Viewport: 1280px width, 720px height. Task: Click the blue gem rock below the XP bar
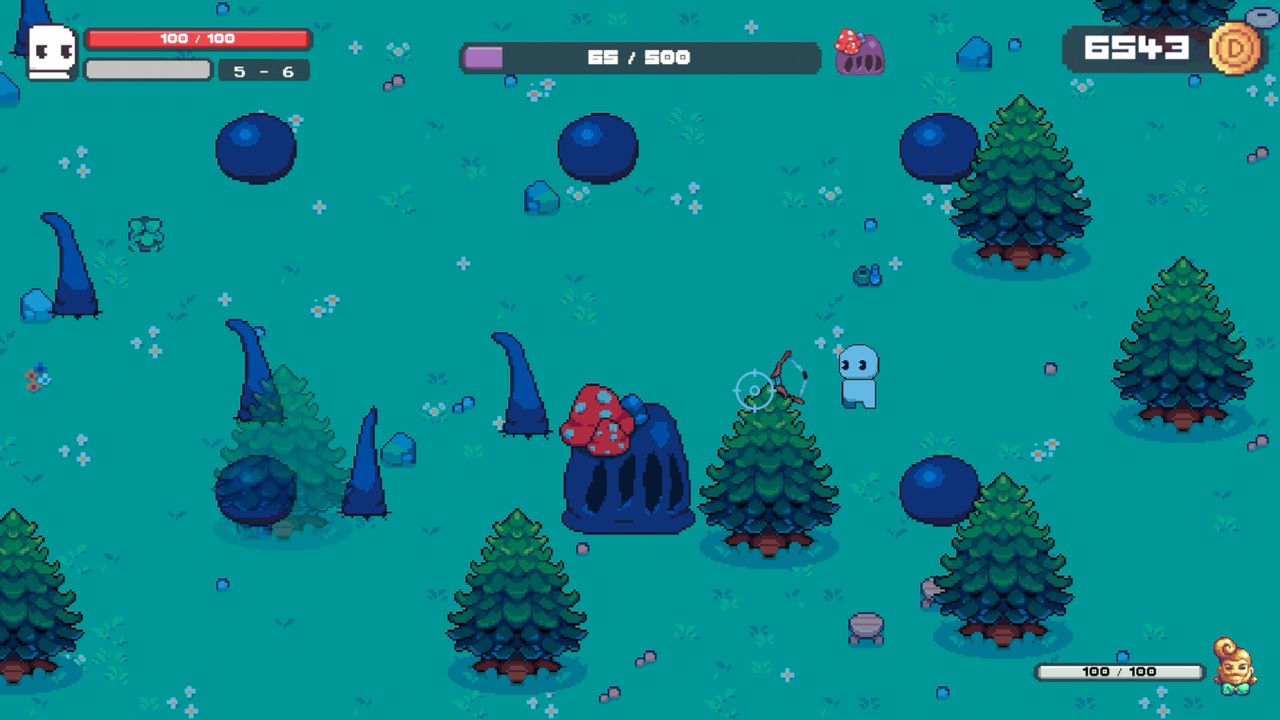pyautogui.click(x=541, y=199)
